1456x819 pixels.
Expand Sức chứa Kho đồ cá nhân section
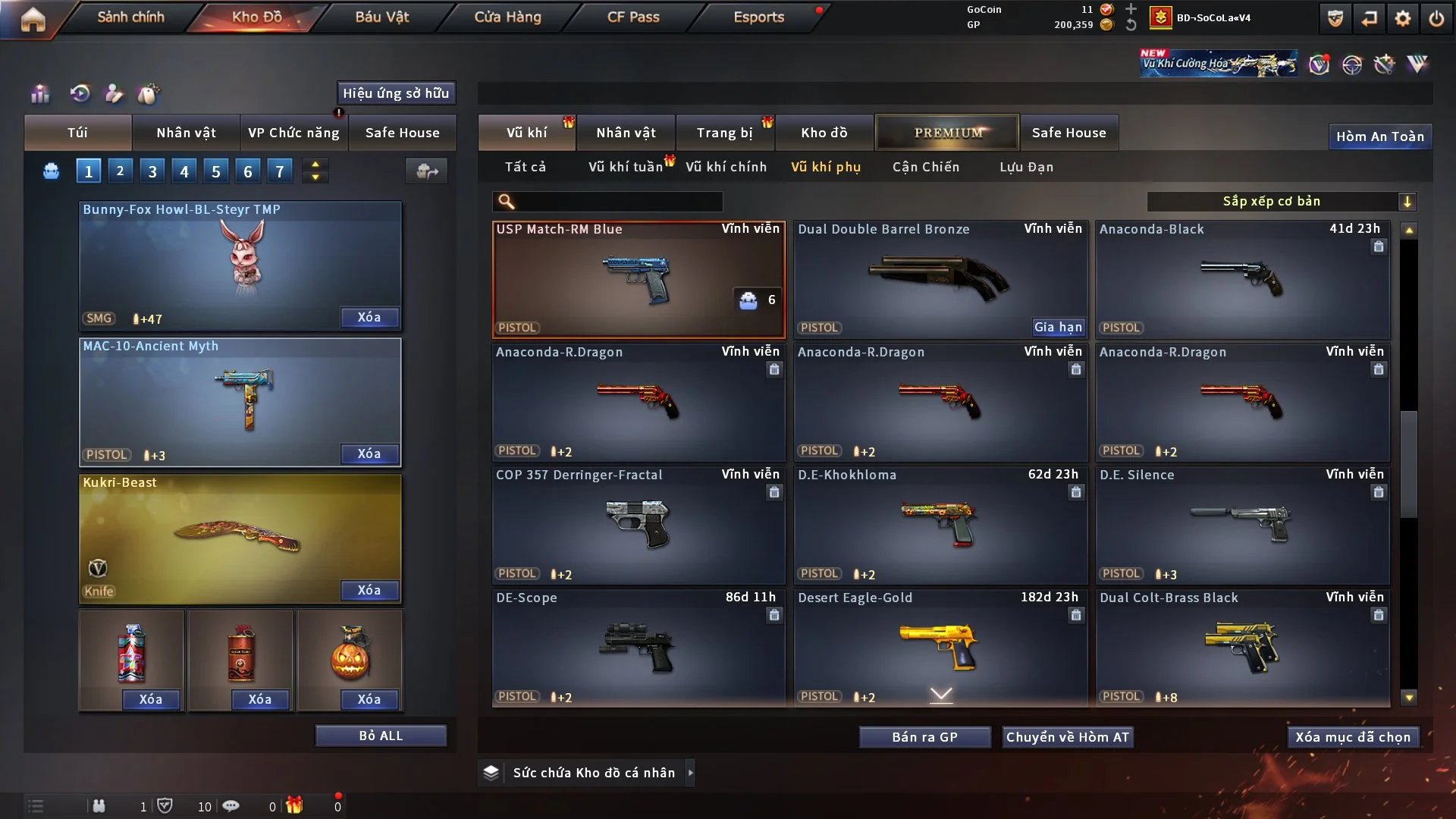[691, 773]
